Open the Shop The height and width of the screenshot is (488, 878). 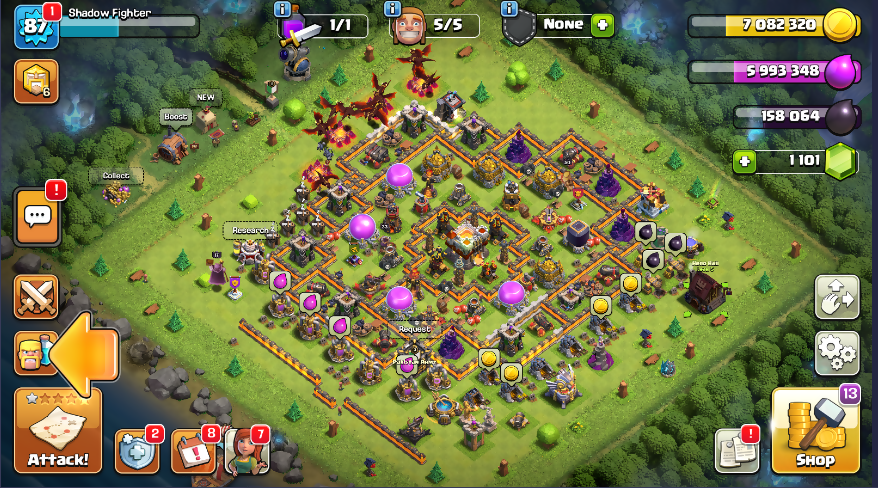815,431
